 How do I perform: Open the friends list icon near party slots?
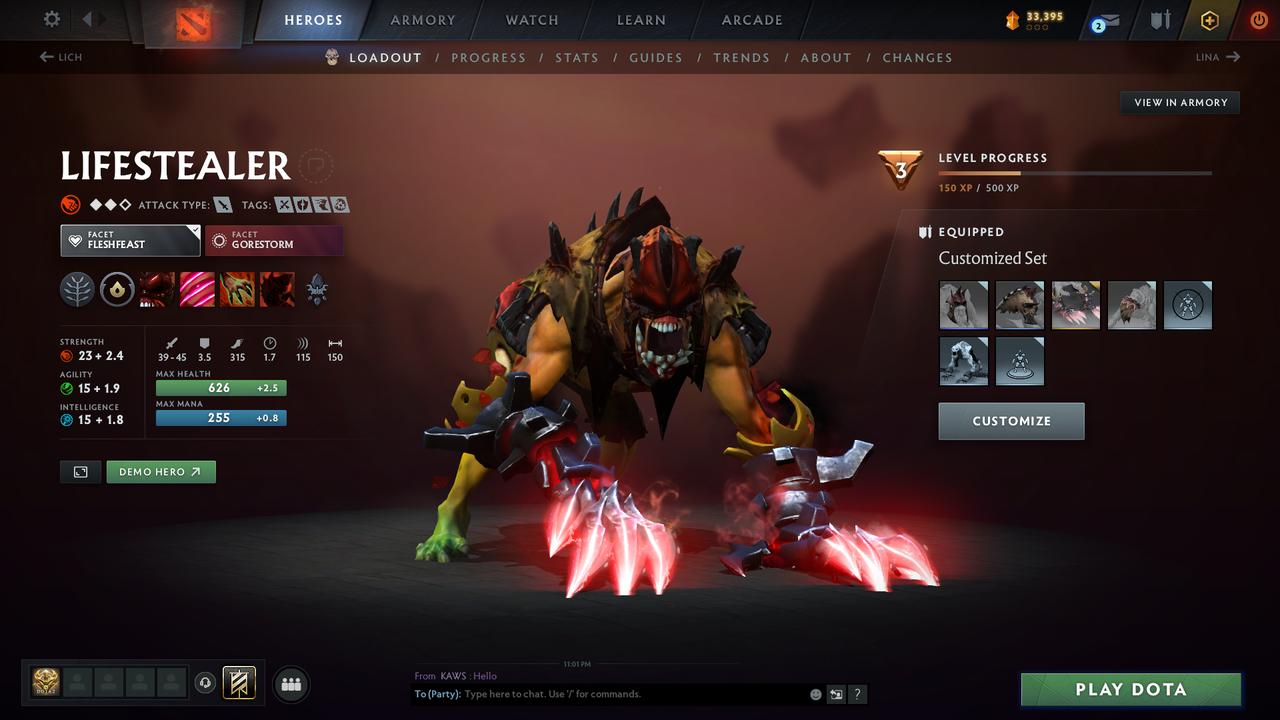289,684
